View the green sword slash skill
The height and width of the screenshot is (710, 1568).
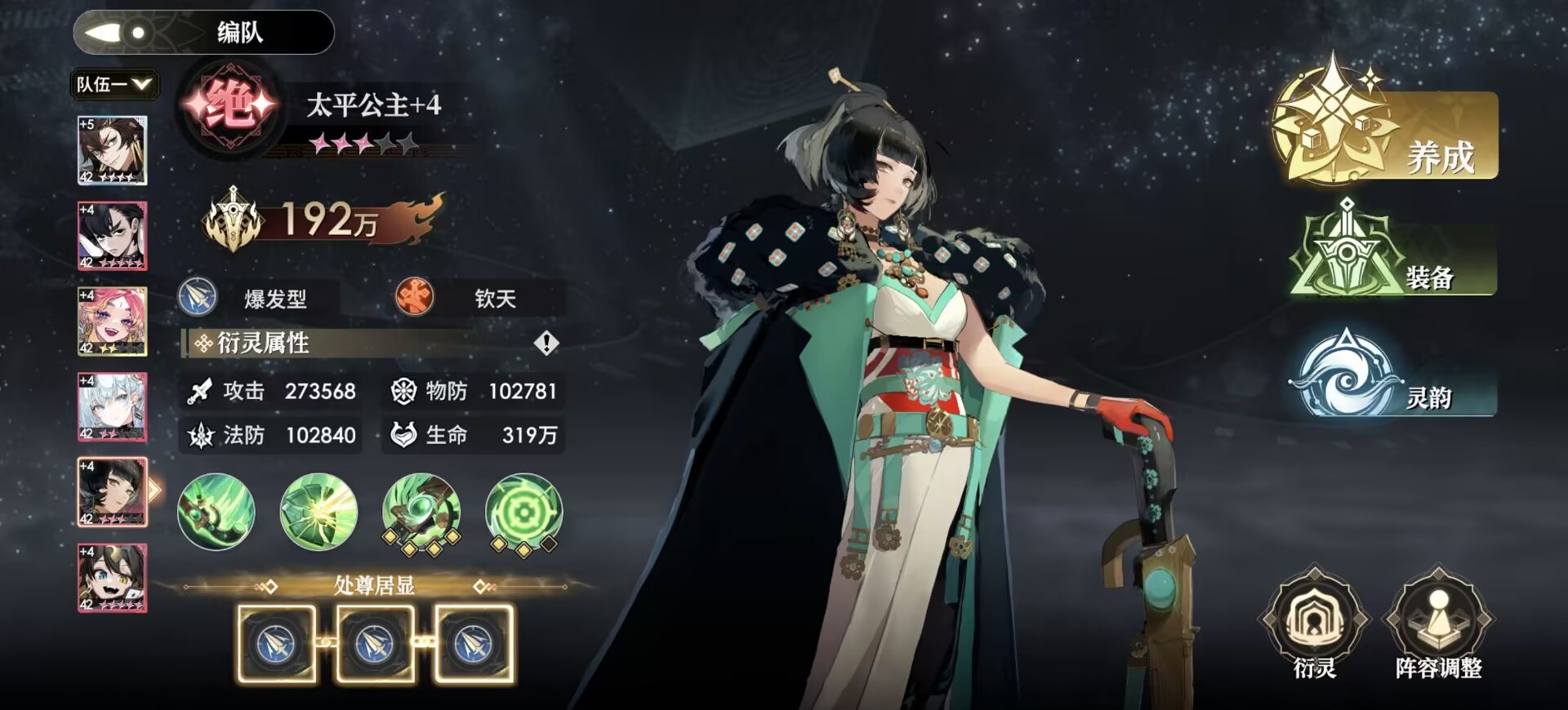216,513
